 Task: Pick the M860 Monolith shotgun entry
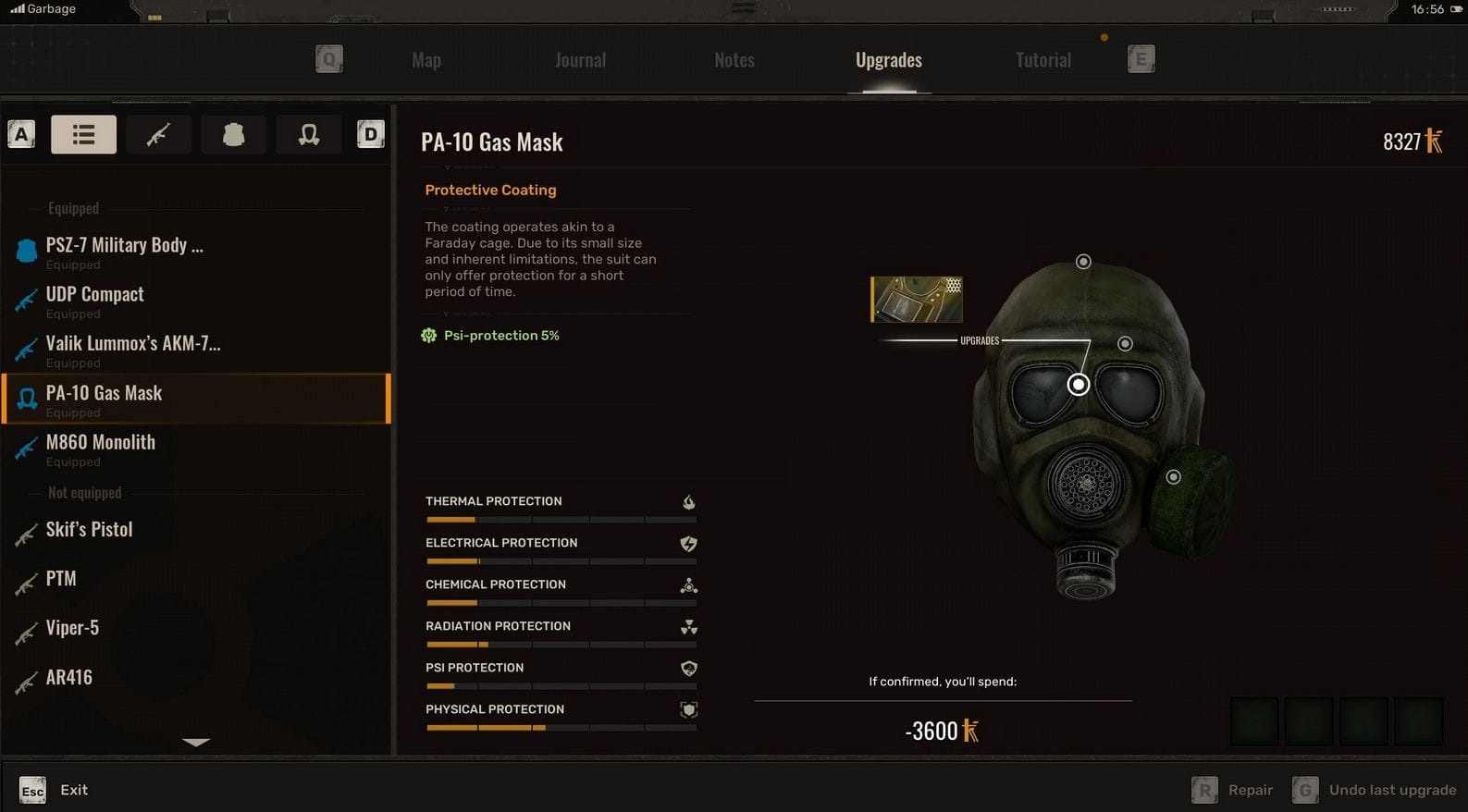(x=101, y=443)
